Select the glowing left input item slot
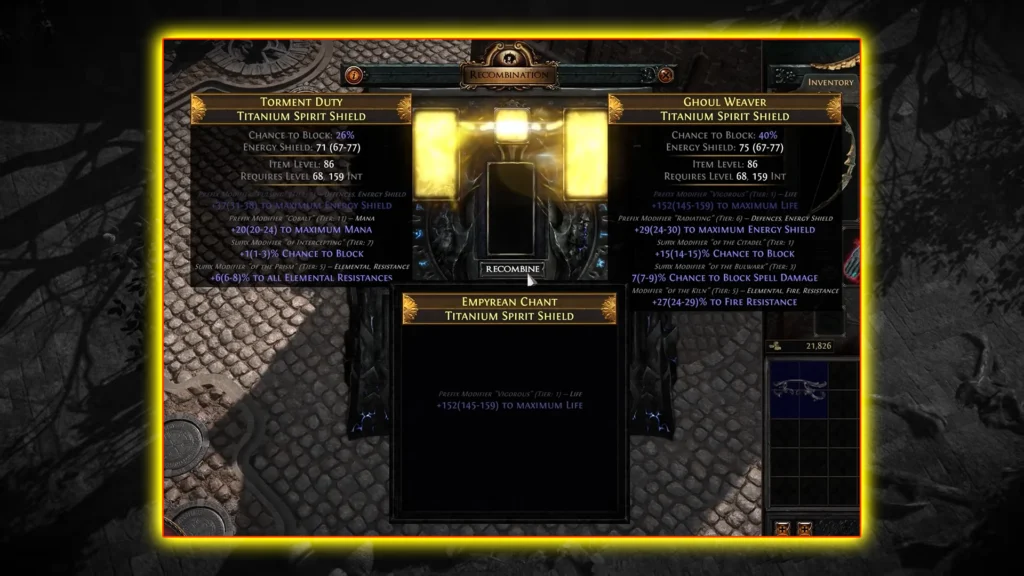Screen dimensions: 1024x576 [x=436, y=153]
